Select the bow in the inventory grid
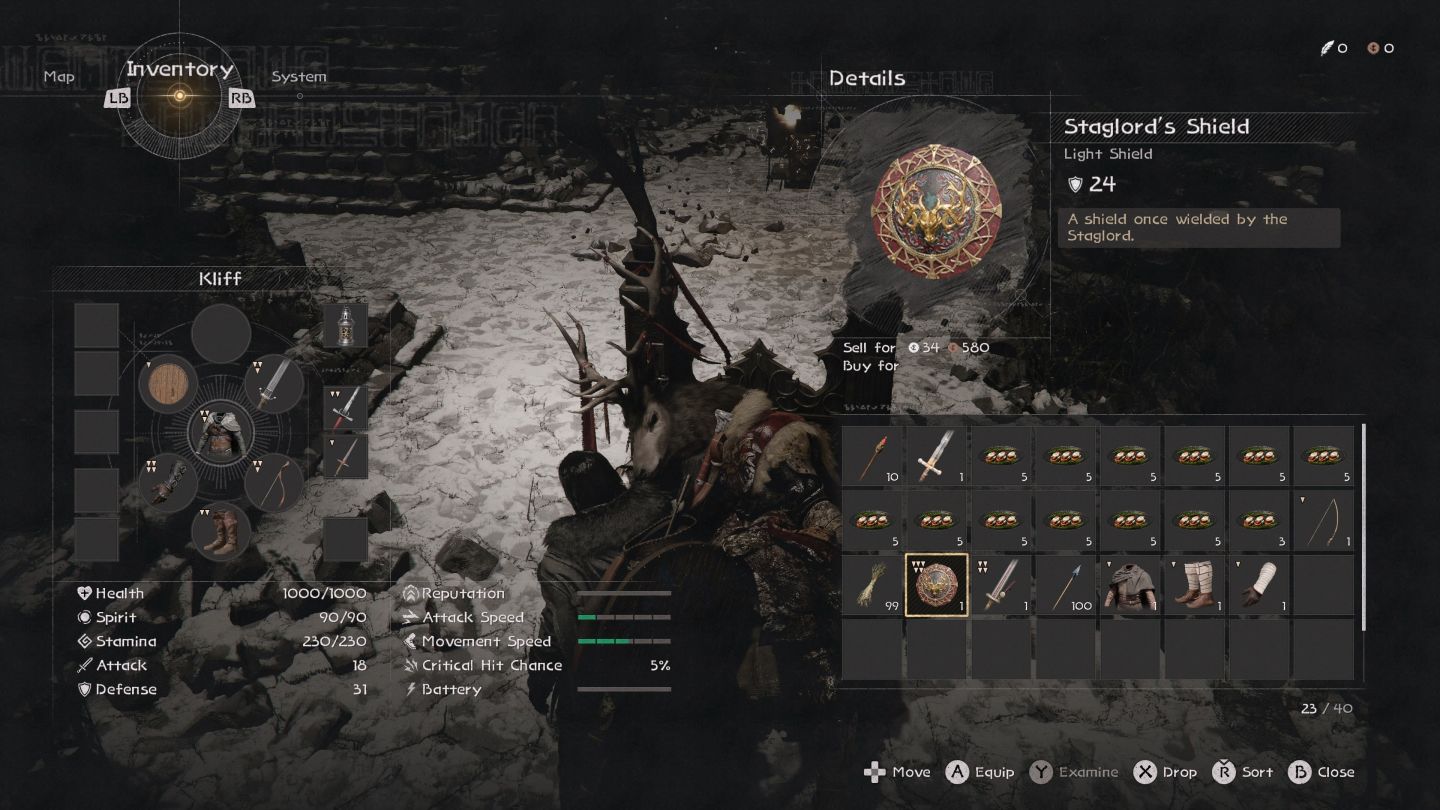 tap(1323, 521)
